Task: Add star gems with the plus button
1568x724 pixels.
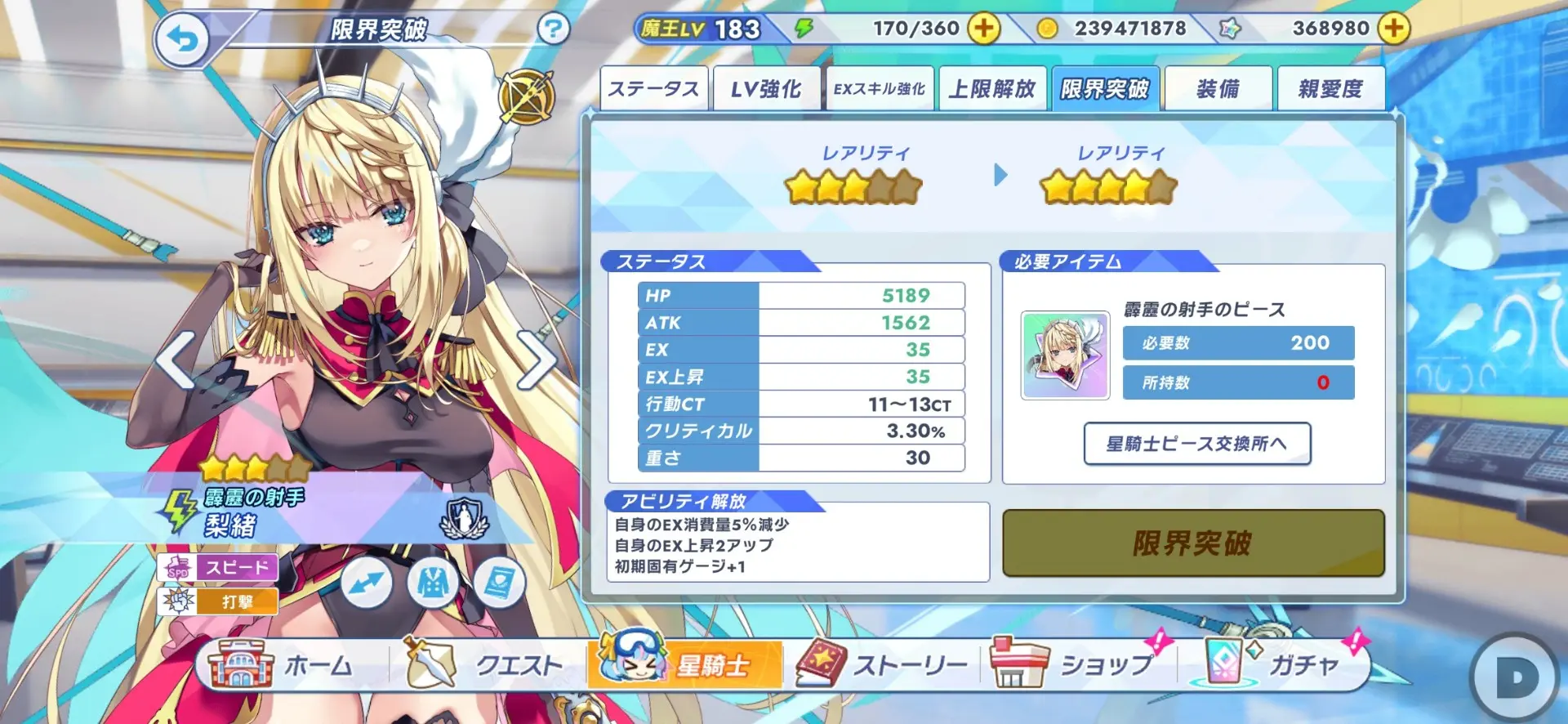Action: (x=1393, y=29)
